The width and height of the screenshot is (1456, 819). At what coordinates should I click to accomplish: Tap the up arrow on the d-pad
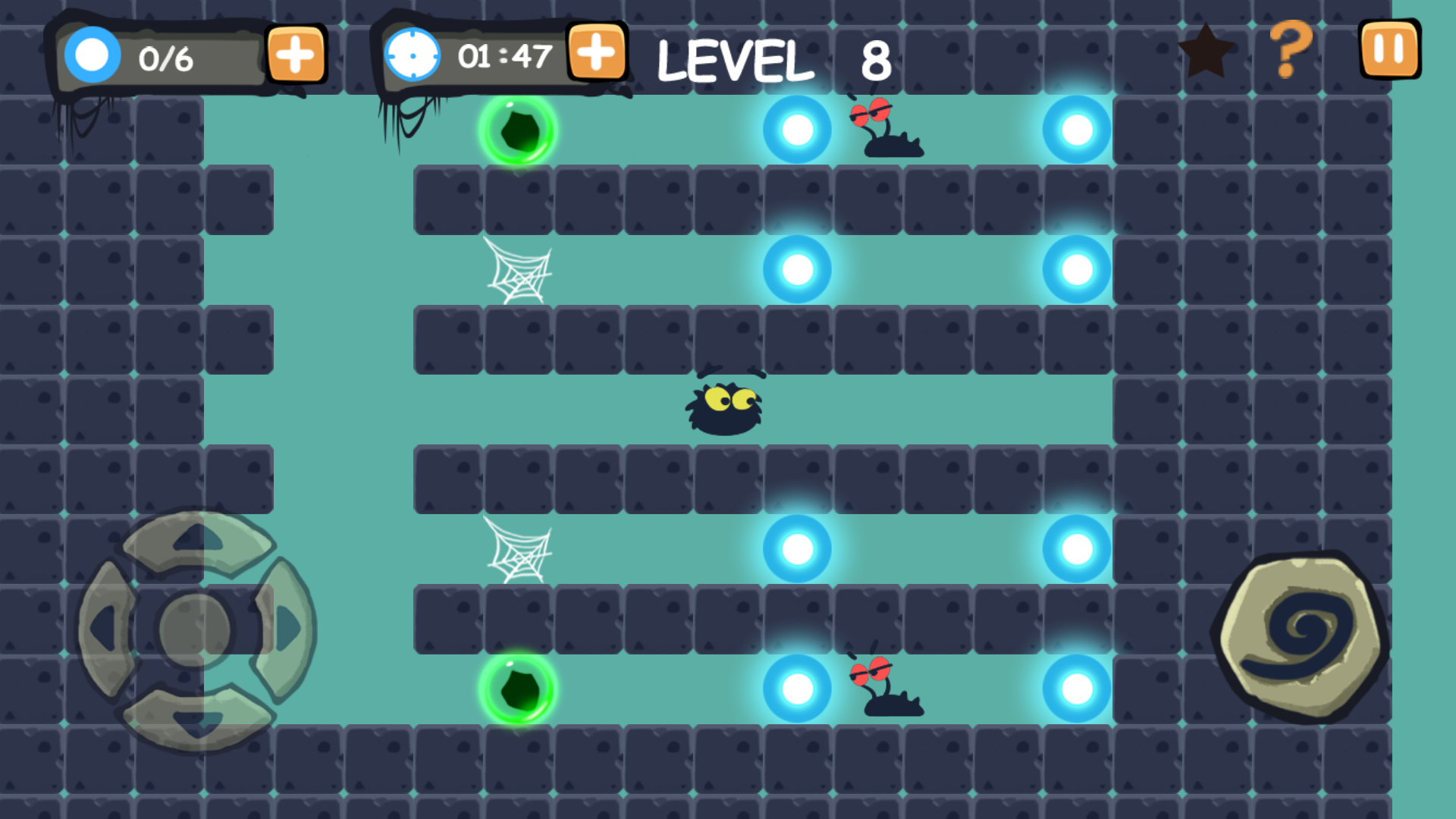(x=197, y=540)
